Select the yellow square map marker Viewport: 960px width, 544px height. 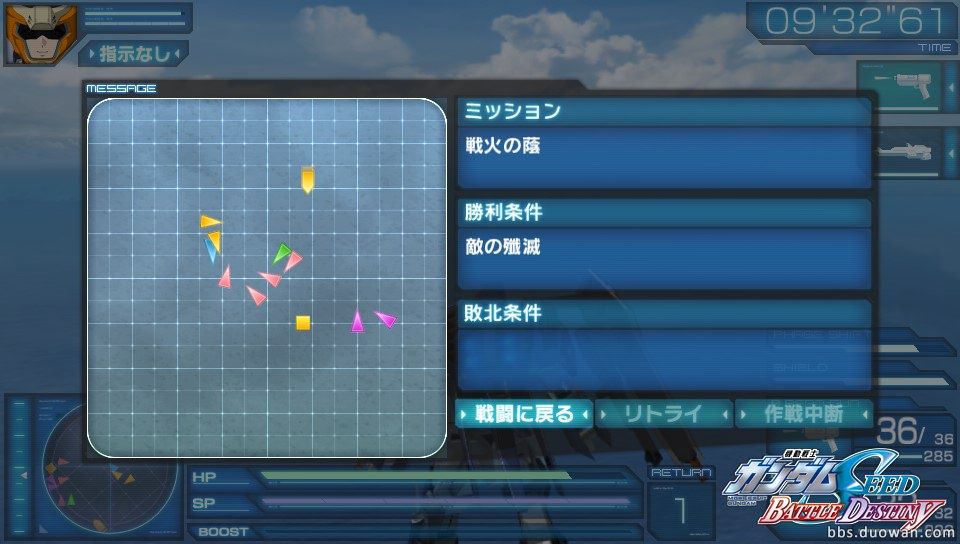[303, 322]
